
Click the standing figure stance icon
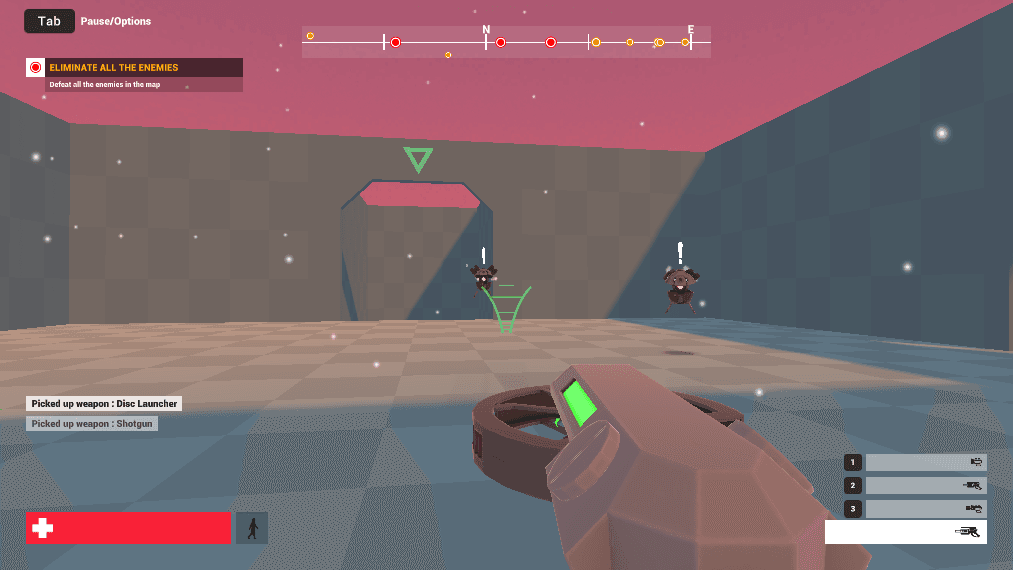pyautogui.click(x=252, y=528)
